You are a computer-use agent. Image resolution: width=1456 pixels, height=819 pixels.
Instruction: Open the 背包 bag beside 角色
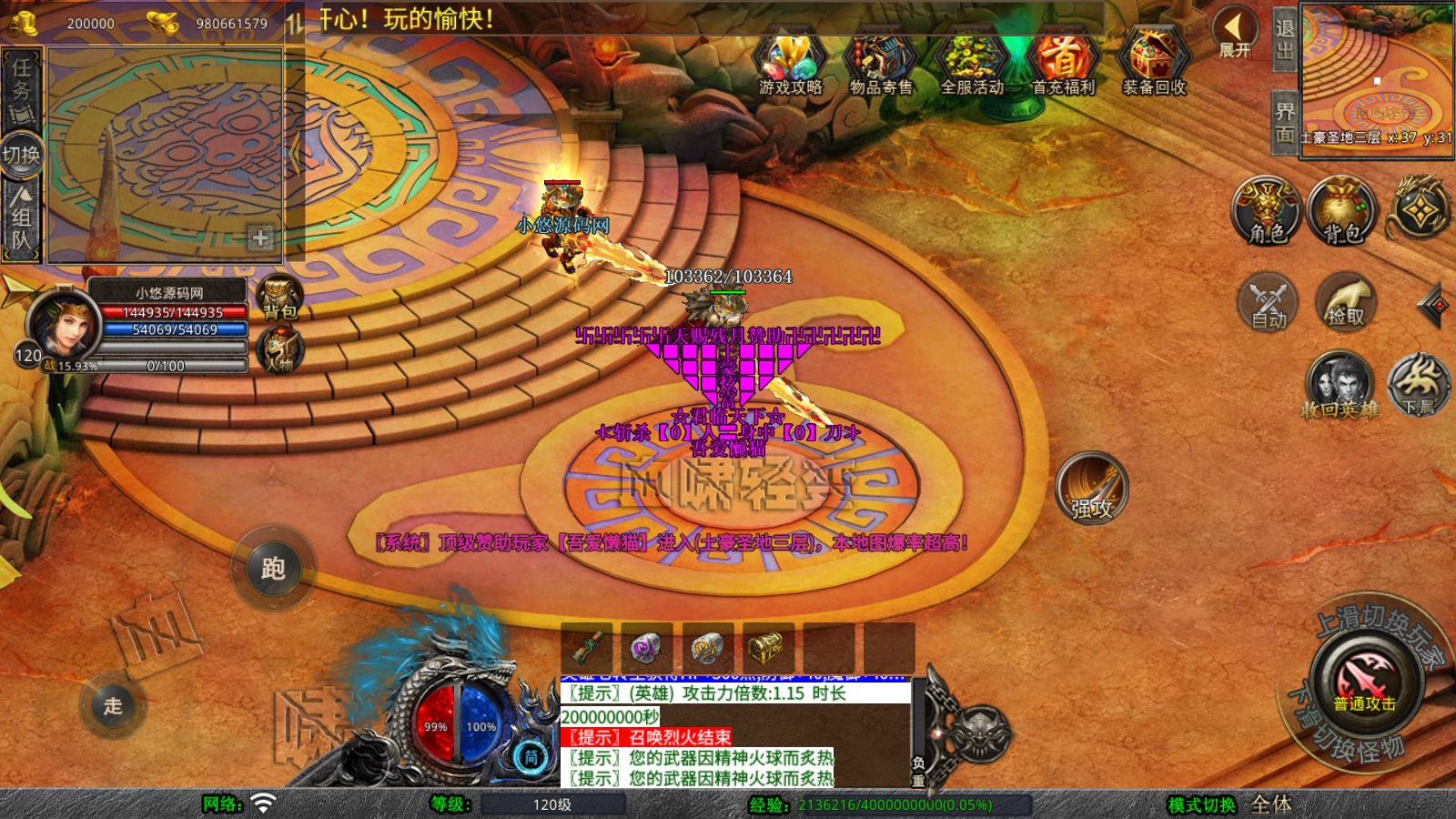click(x=1342, y=211)
